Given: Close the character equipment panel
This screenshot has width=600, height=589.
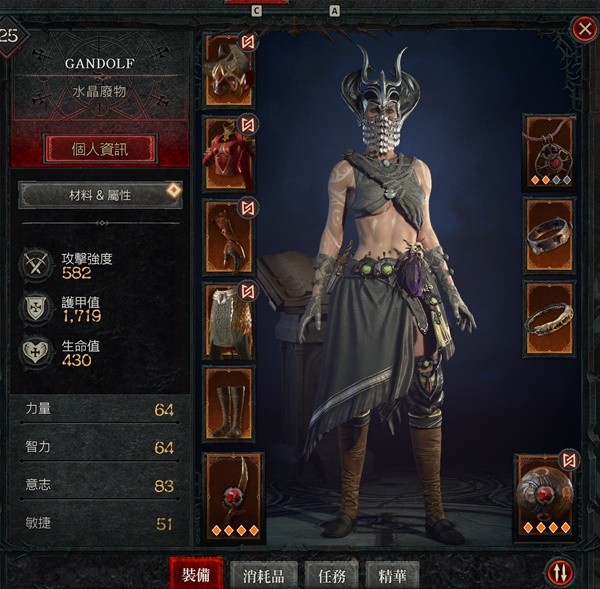Looking at the screenshot, I should (584, 29).
